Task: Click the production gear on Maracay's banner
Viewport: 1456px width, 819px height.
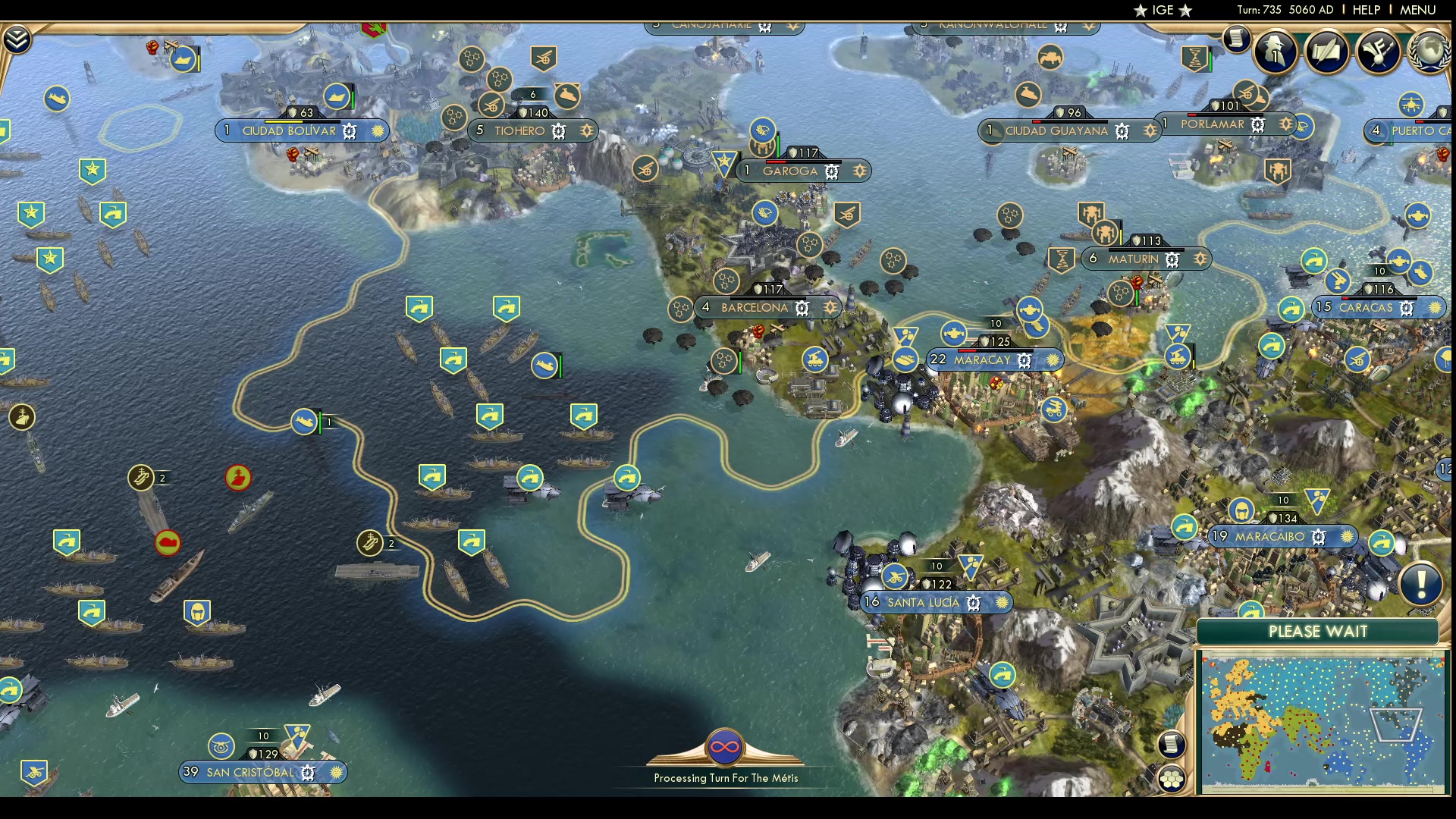Action: [x=1024, y=359]
